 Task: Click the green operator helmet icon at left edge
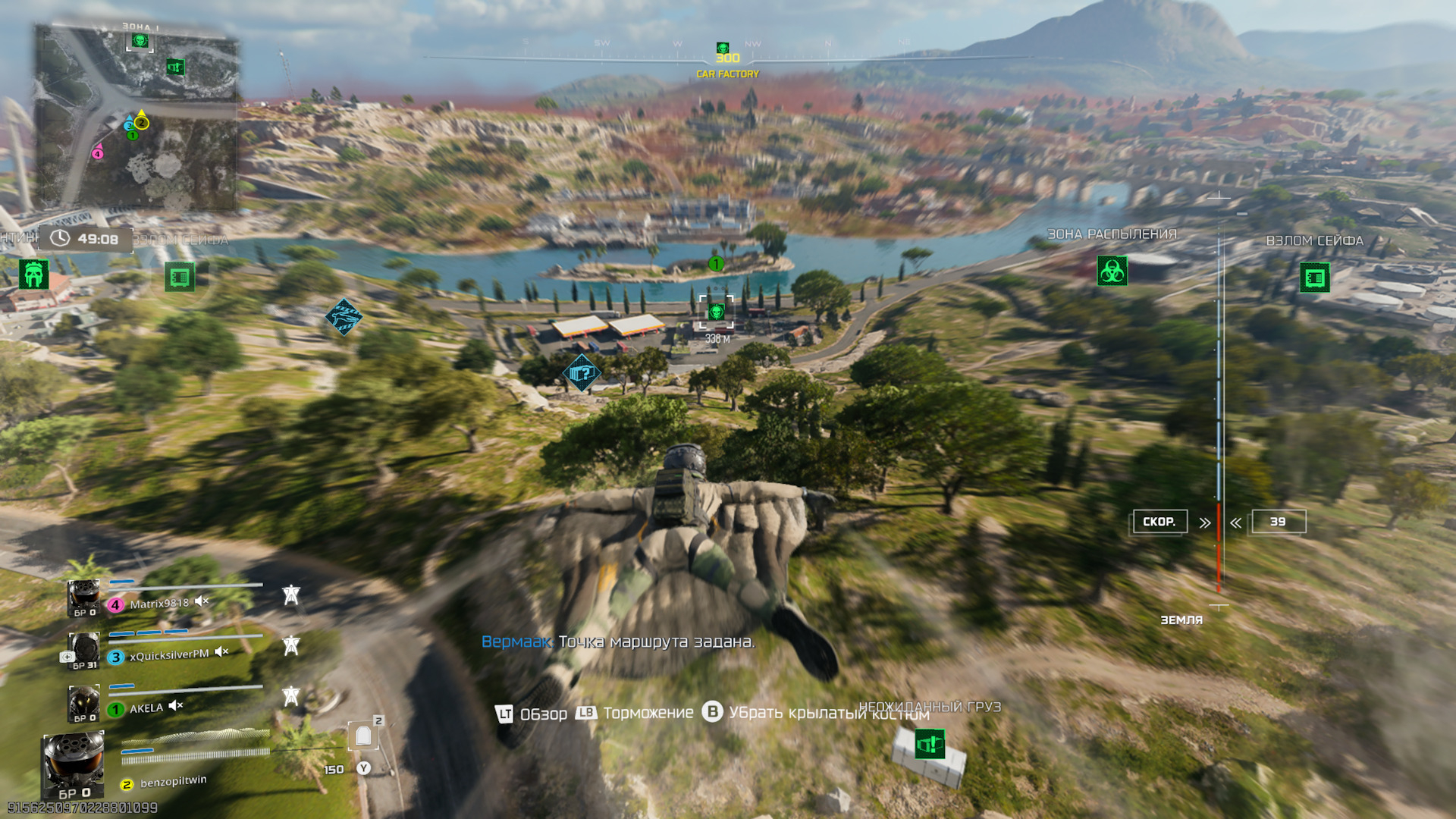point(33,275)
